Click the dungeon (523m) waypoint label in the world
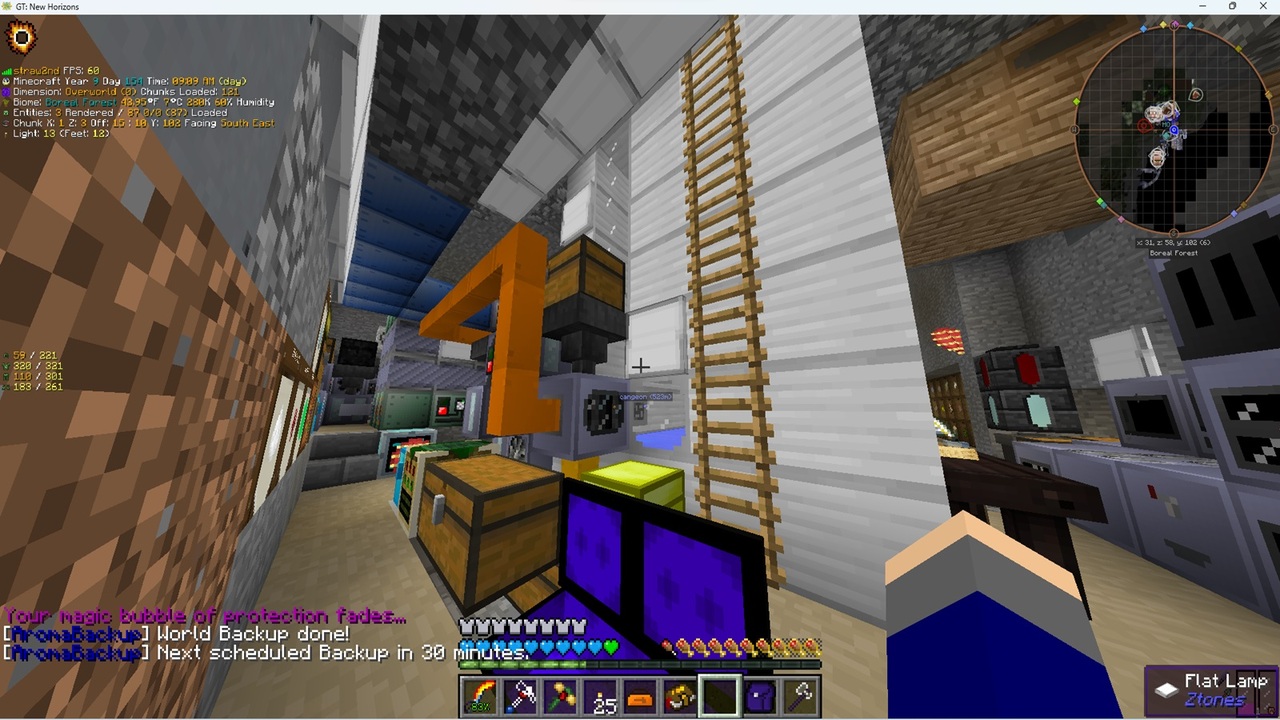1280x720 pixels. [x=647, y=396]
